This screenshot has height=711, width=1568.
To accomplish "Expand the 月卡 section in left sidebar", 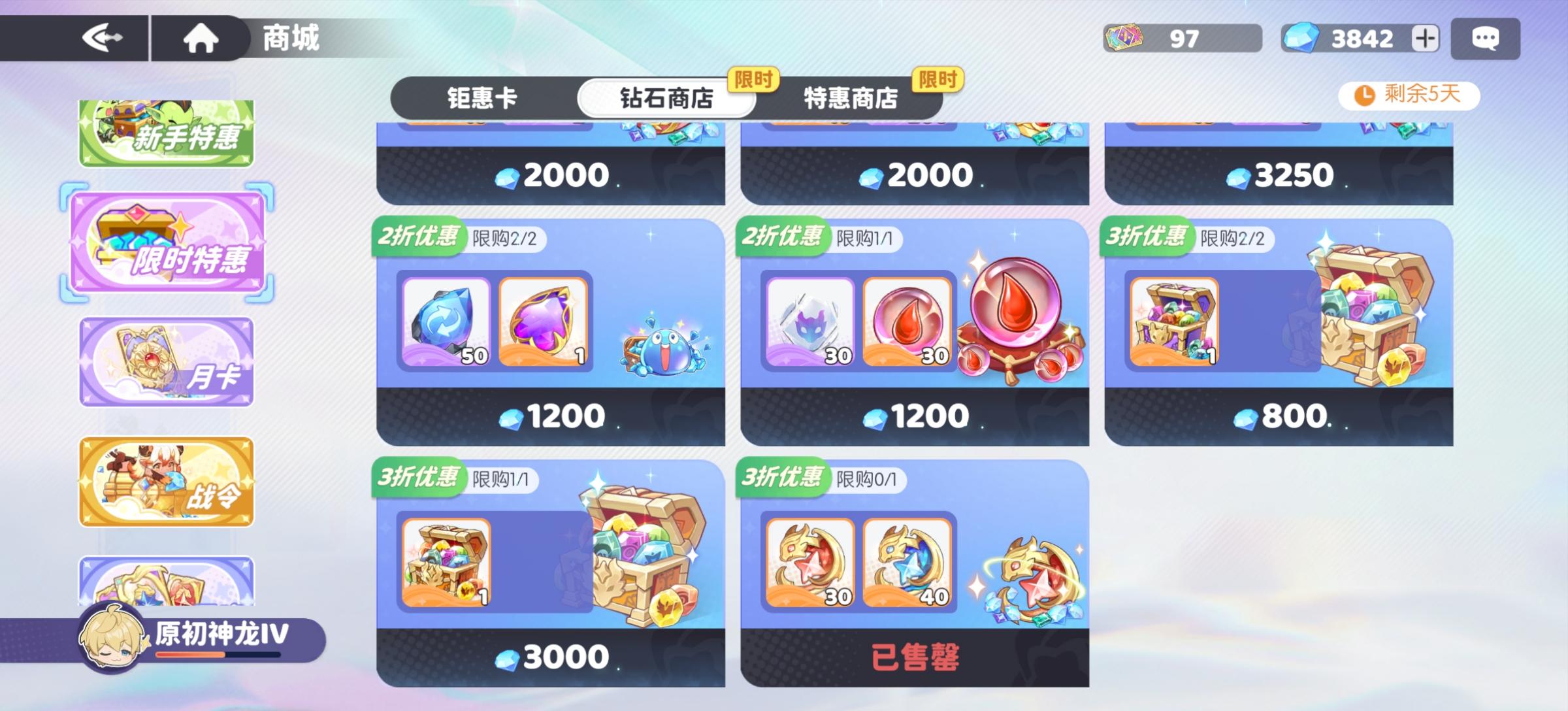I will pyautogui.click(x=165, y=361).
